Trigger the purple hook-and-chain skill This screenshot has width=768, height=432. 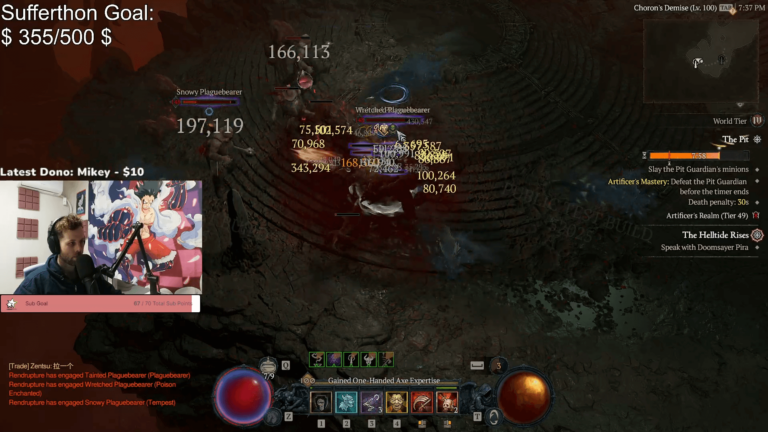371,402
